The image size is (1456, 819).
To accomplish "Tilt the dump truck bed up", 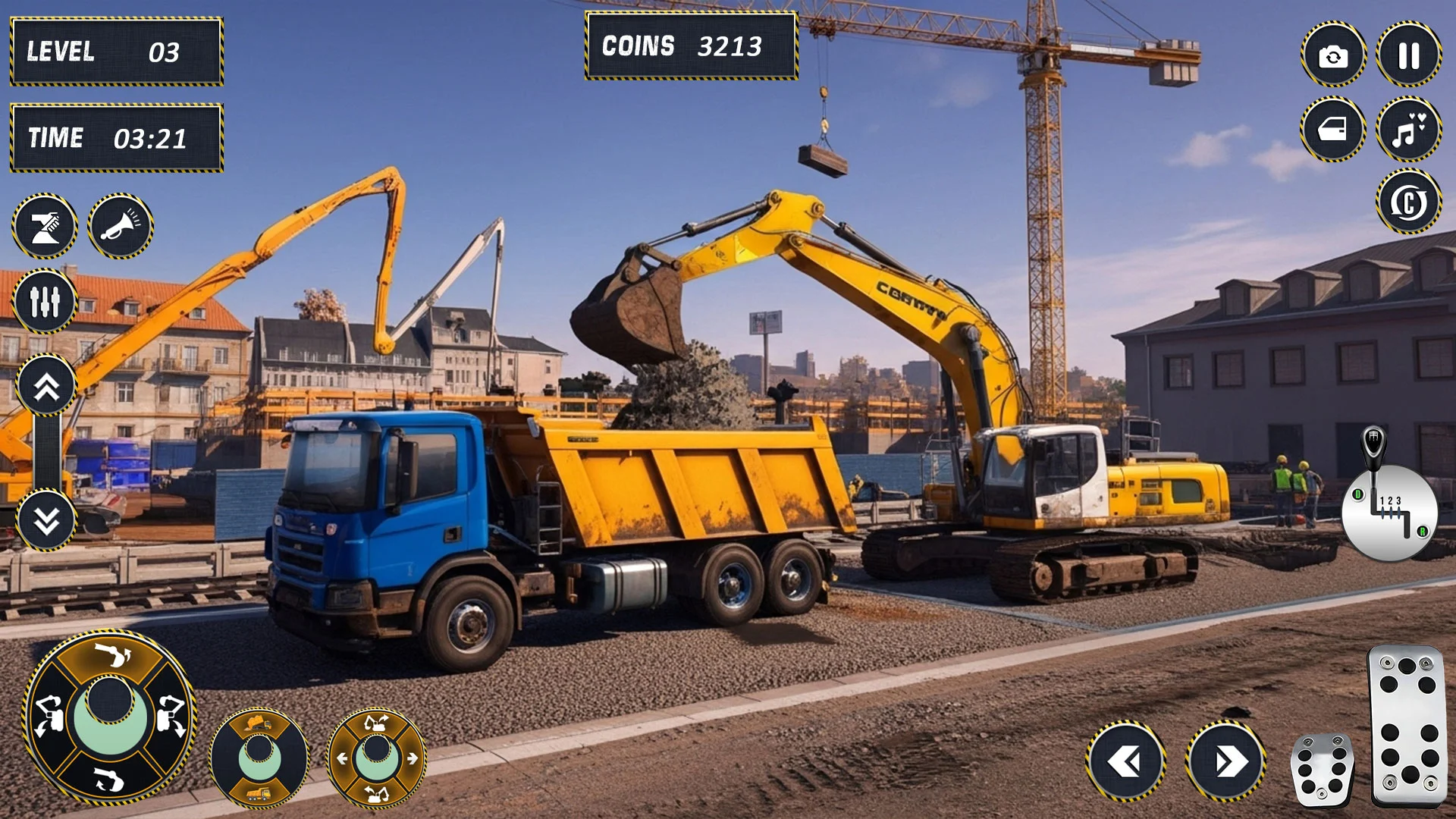I will [x=259, y=723].
